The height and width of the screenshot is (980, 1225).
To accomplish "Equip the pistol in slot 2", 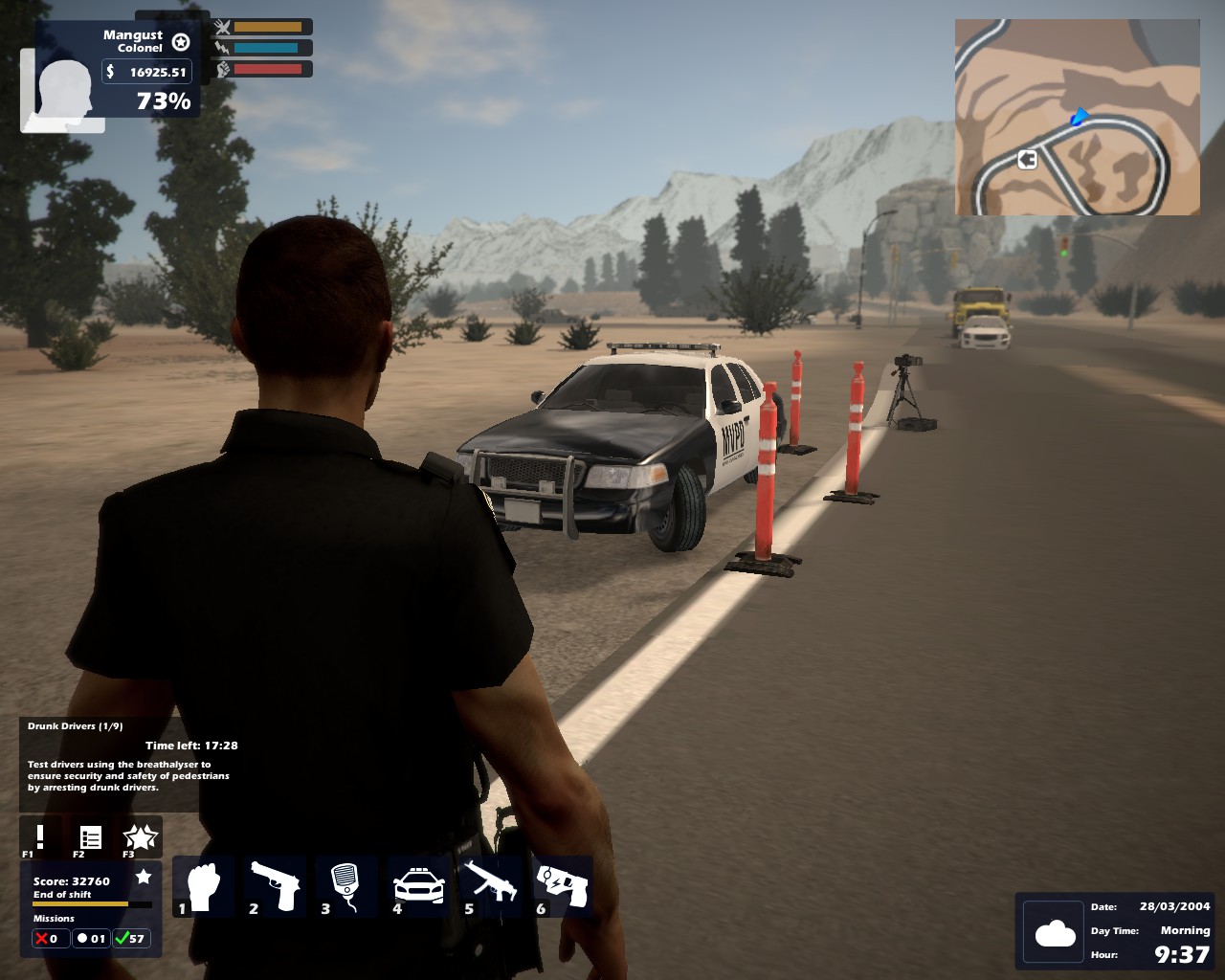I will (x=275, y=885).
